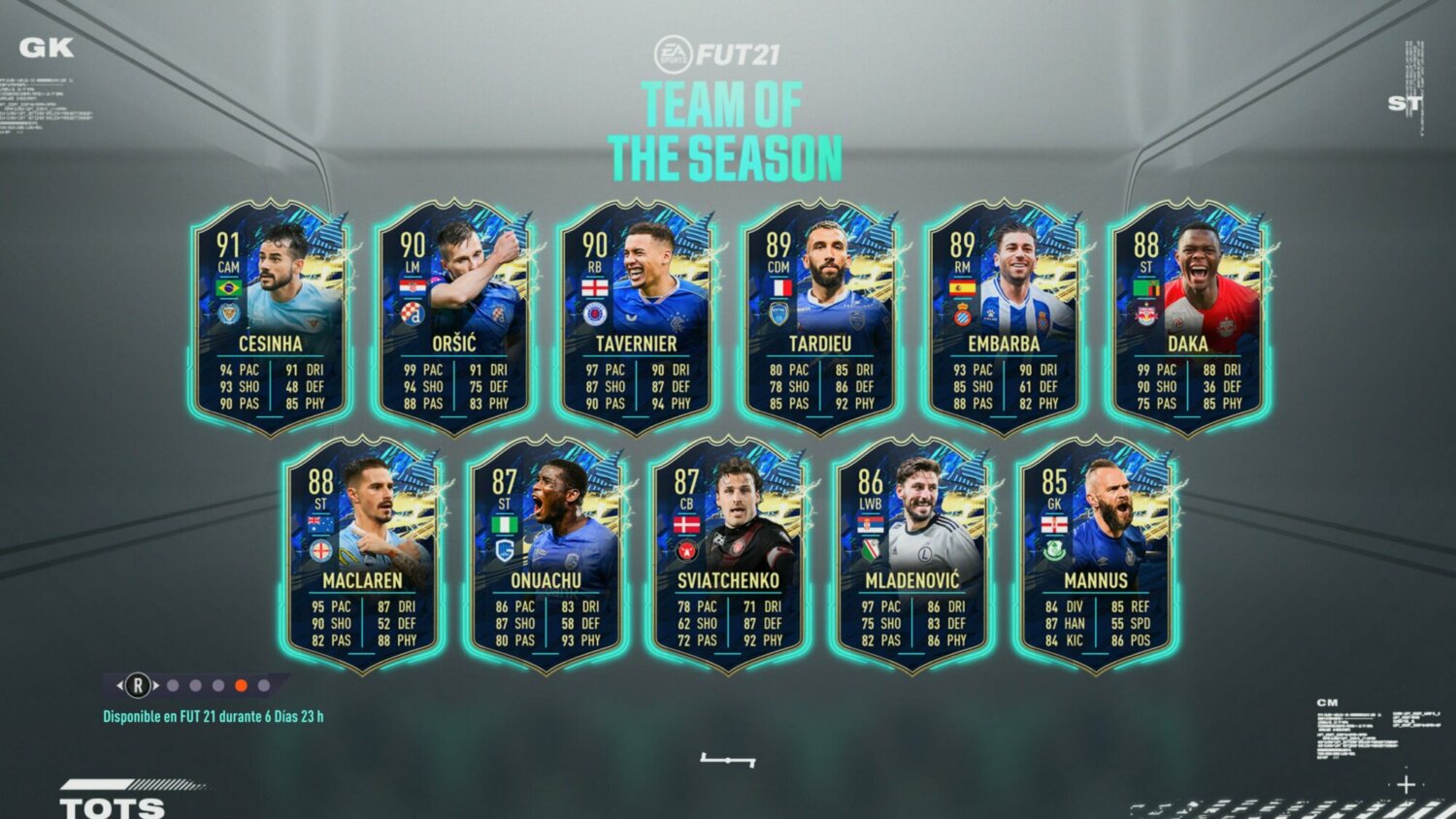The width and height of the screenshot is (1456, 819).
Task: Select the first pagination dot
Action: point(173,686)
